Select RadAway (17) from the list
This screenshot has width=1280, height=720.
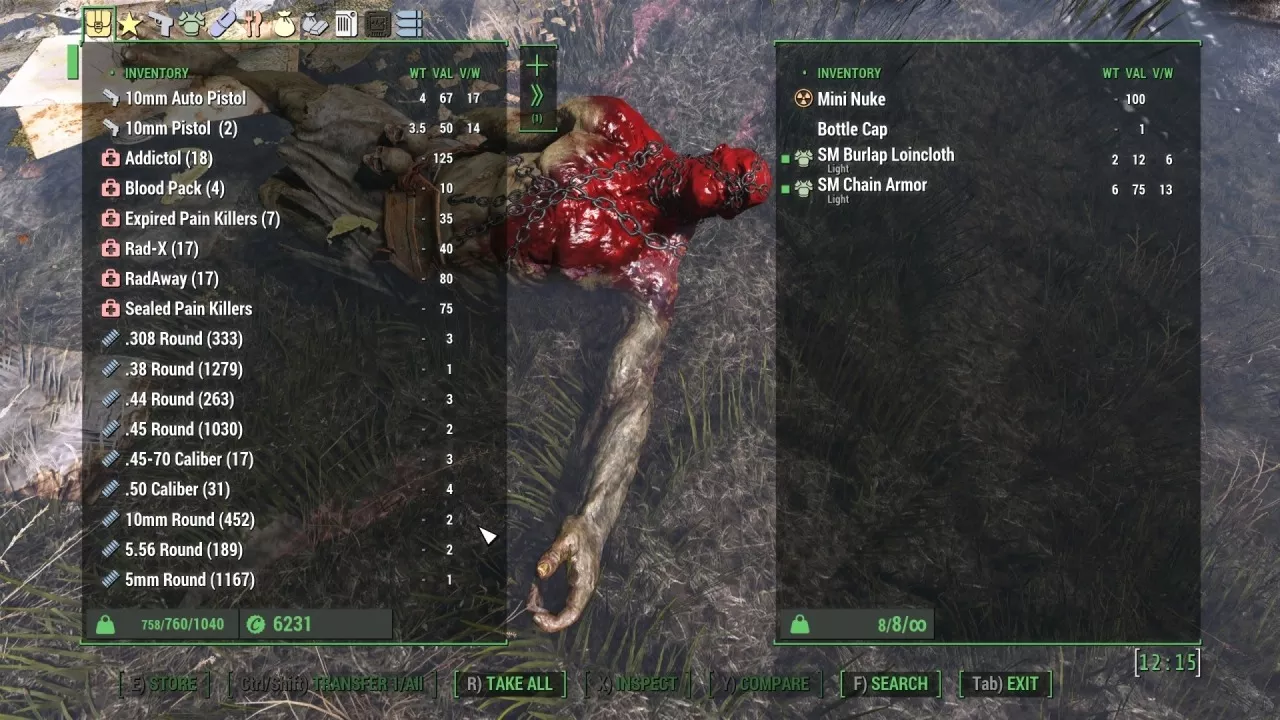171,278
